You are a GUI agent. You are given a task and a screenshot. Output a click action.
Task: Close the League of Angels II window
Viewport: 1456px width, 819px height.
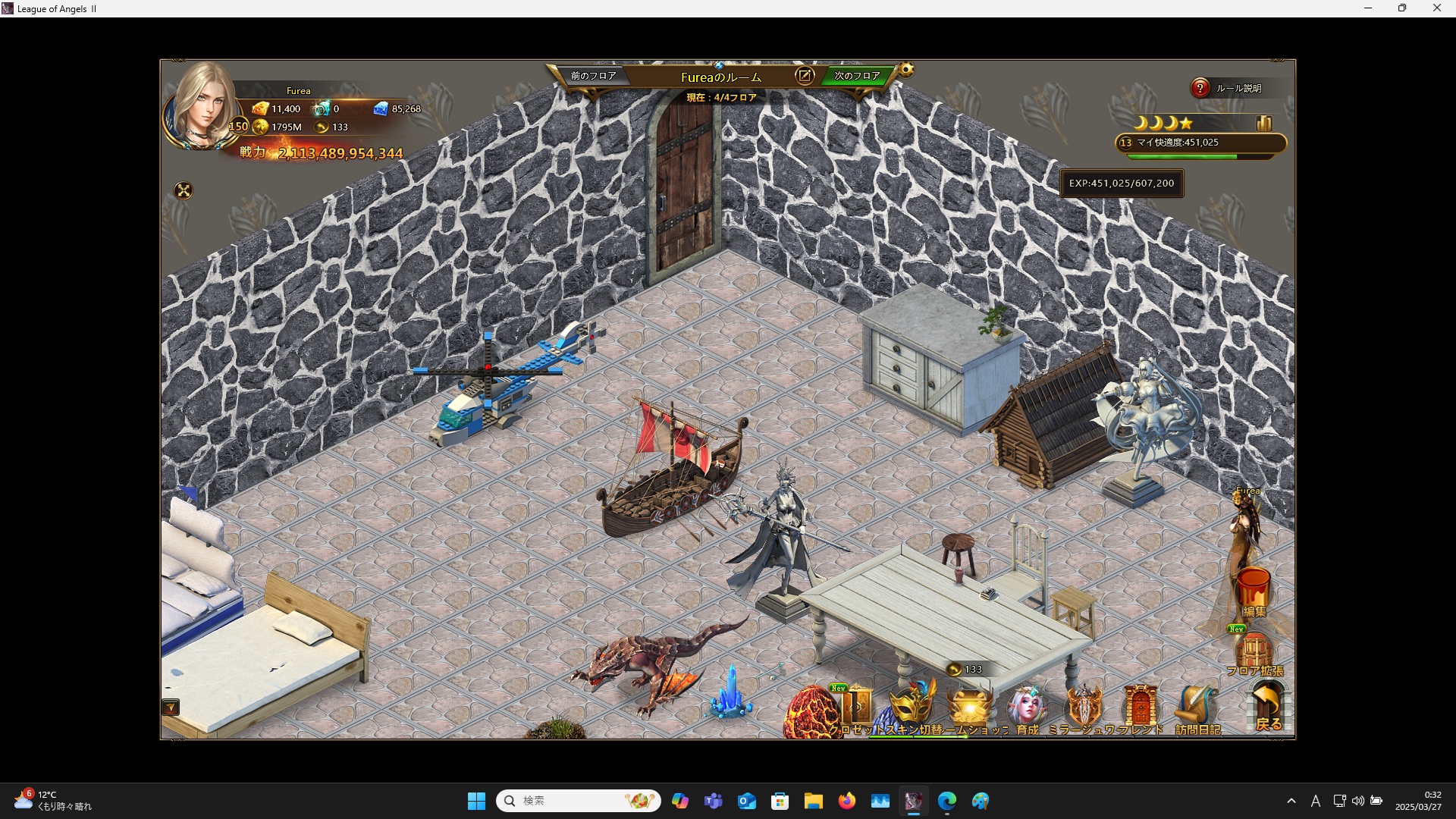coord(1436,8)
